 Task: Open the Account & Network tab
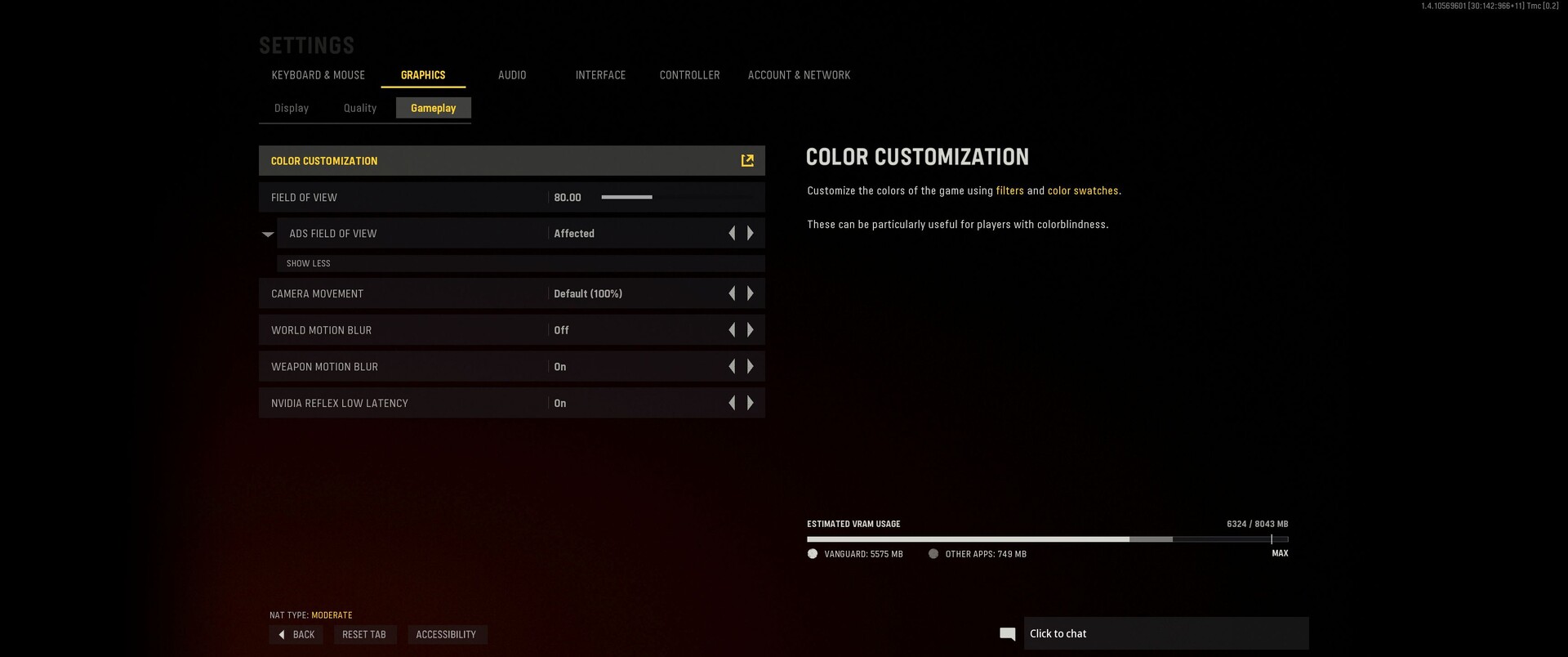799,75
